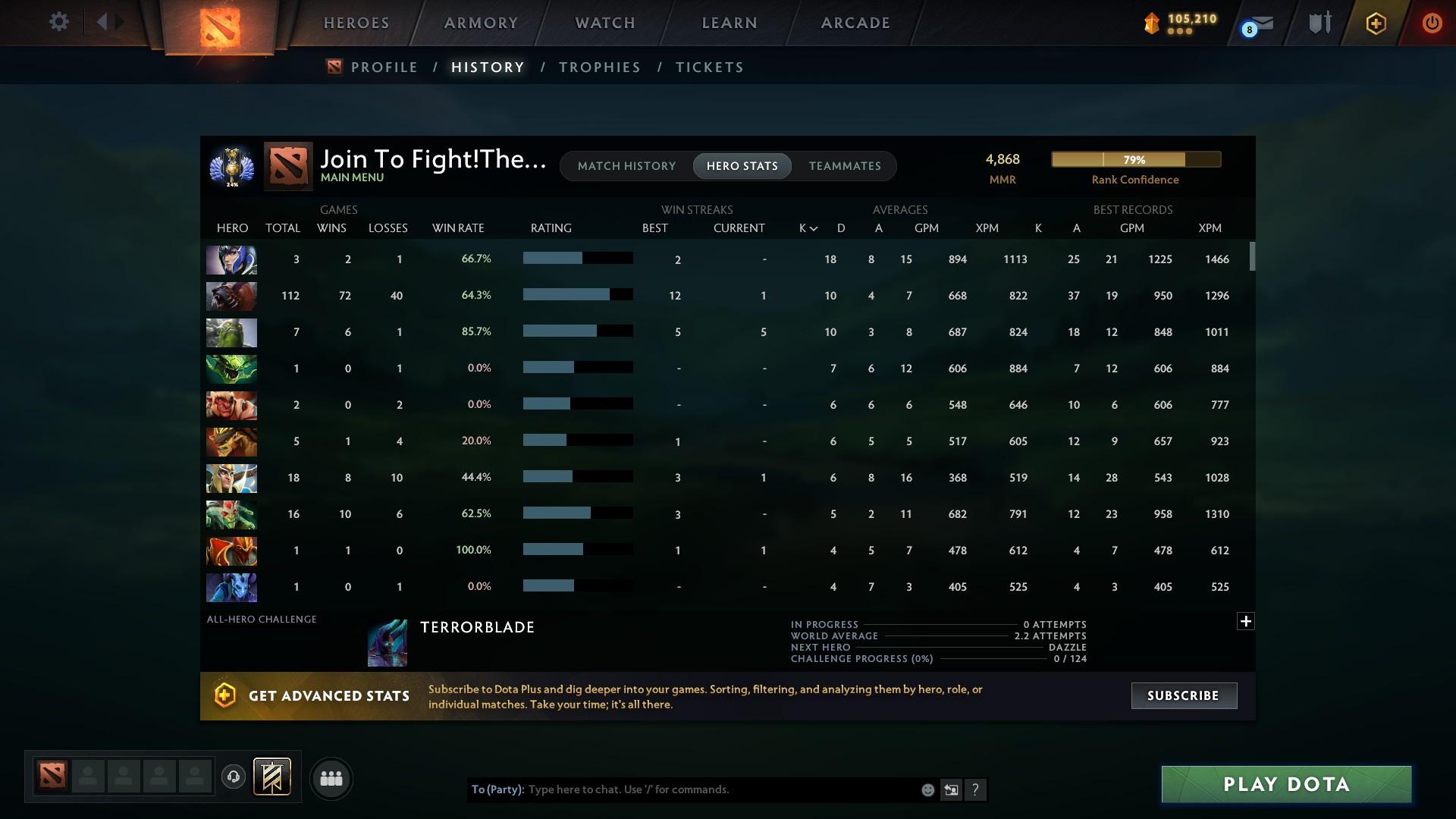The image size is (1456, 819).
Task: Click the chat-wheel icon beside the emoticon
Action: point(952,789)
